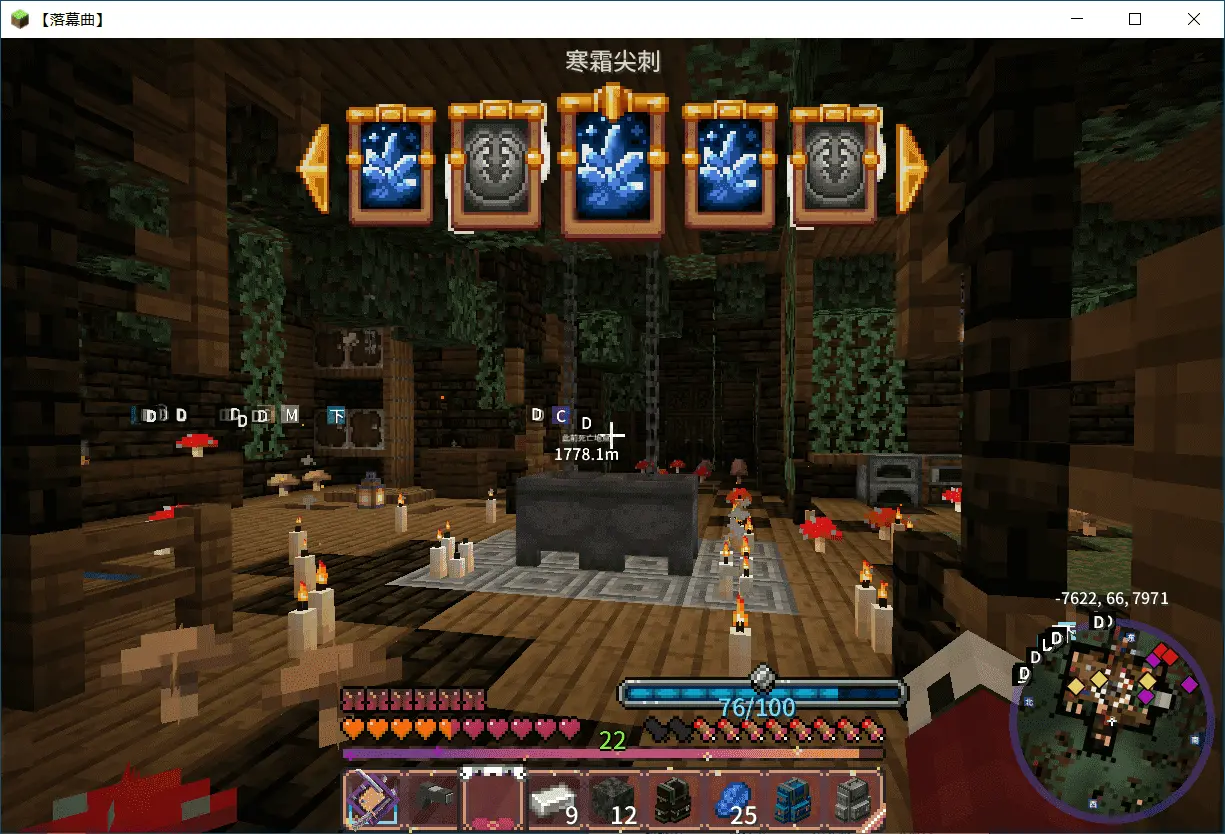Select the iron ingot hotbar slot
Viewport: 1225px width, 834px height.
tap(553, 800)
